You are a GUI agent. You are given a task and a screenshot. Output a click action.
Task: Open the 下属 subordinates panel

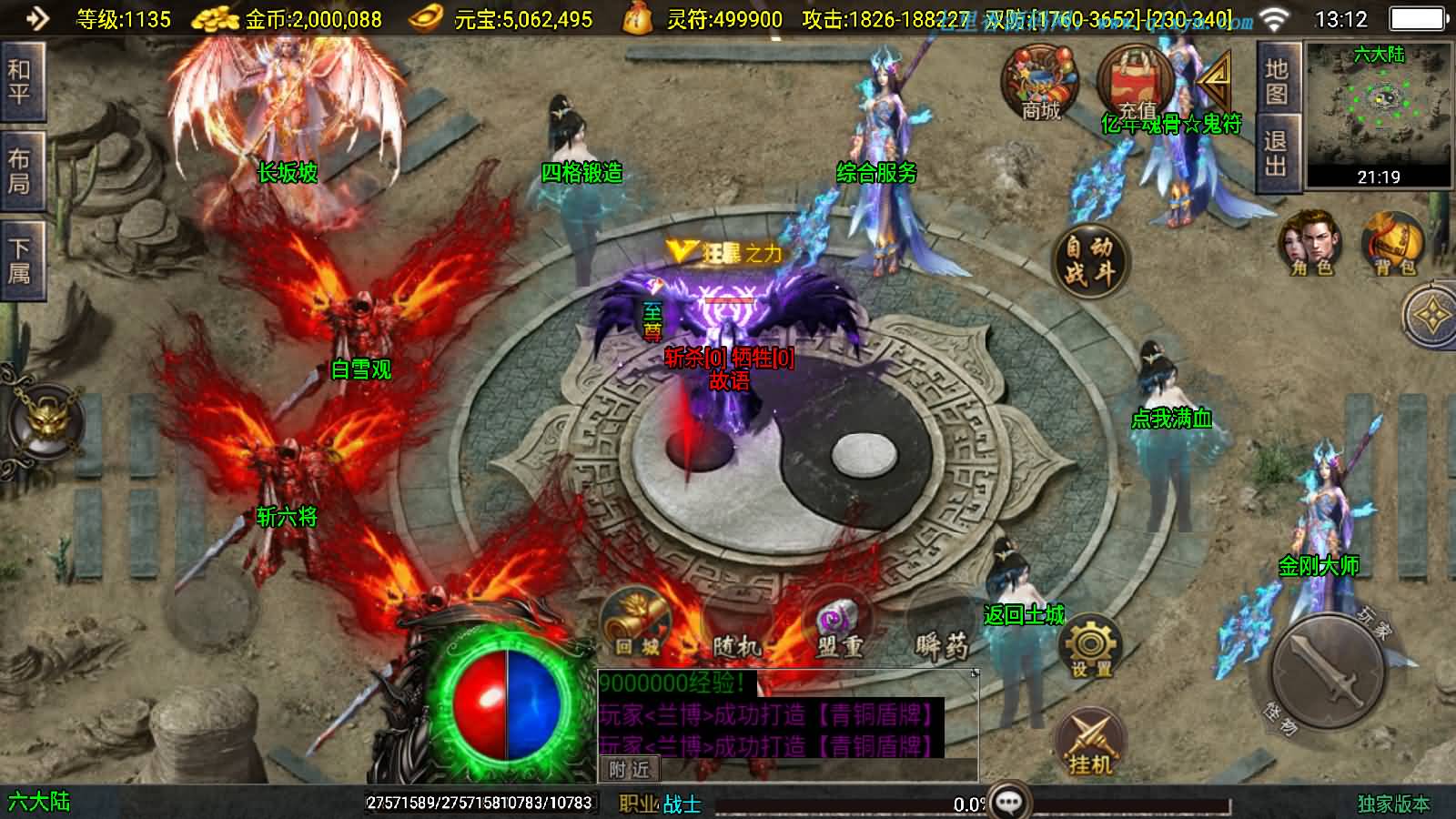(20, 259)
